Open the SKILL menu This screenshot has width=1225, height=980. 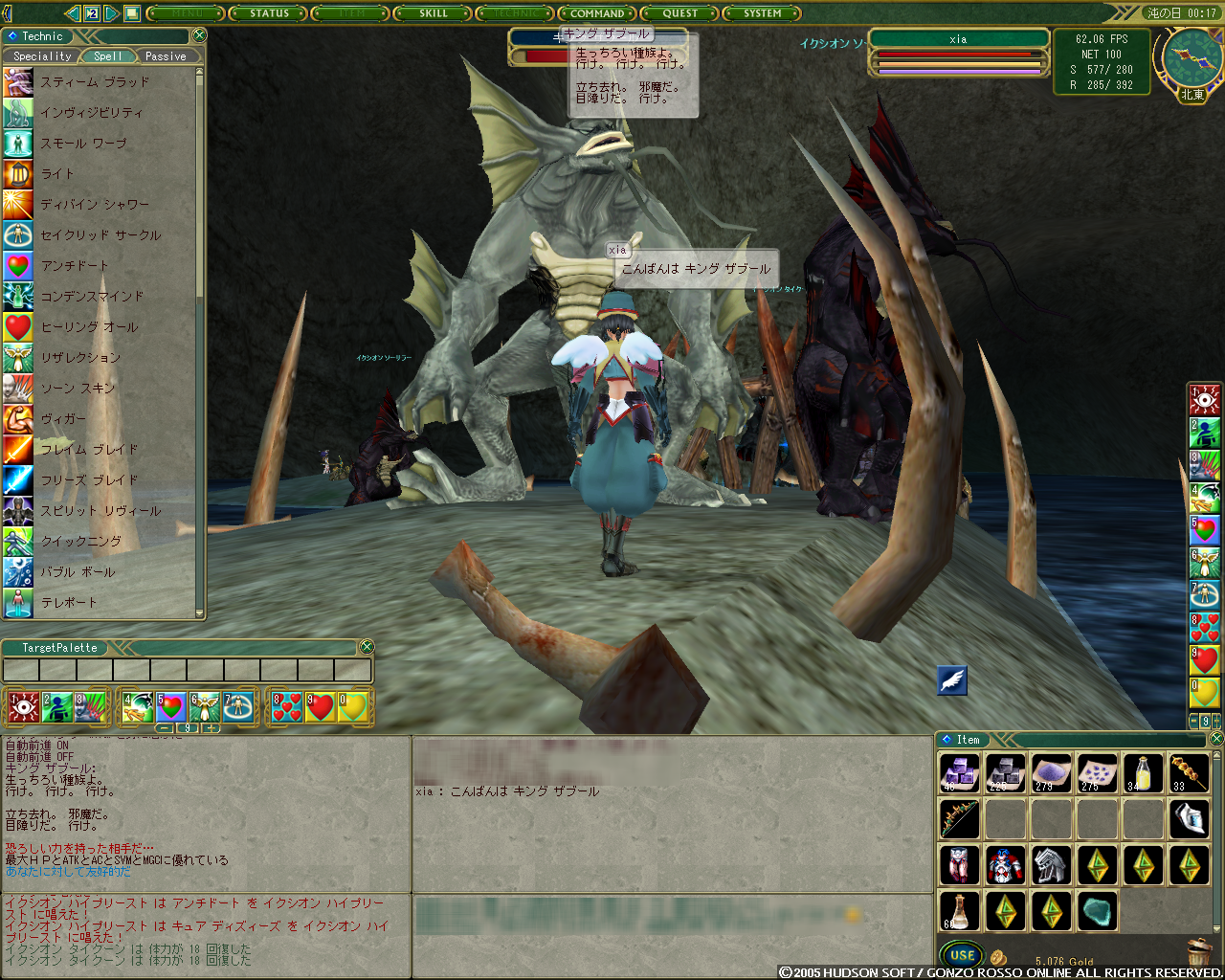[x=433, y=13]
